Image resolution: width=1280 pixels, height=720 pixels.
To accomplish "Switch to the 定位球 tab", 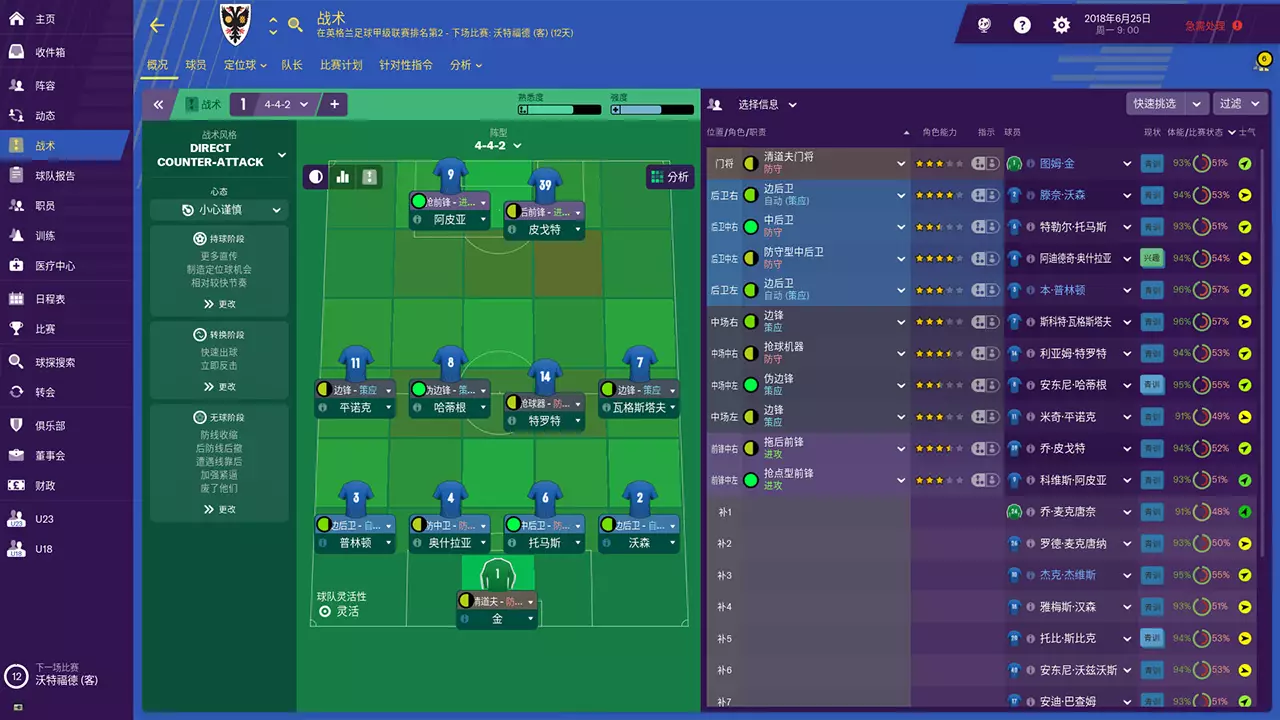I will coord(240,65).
